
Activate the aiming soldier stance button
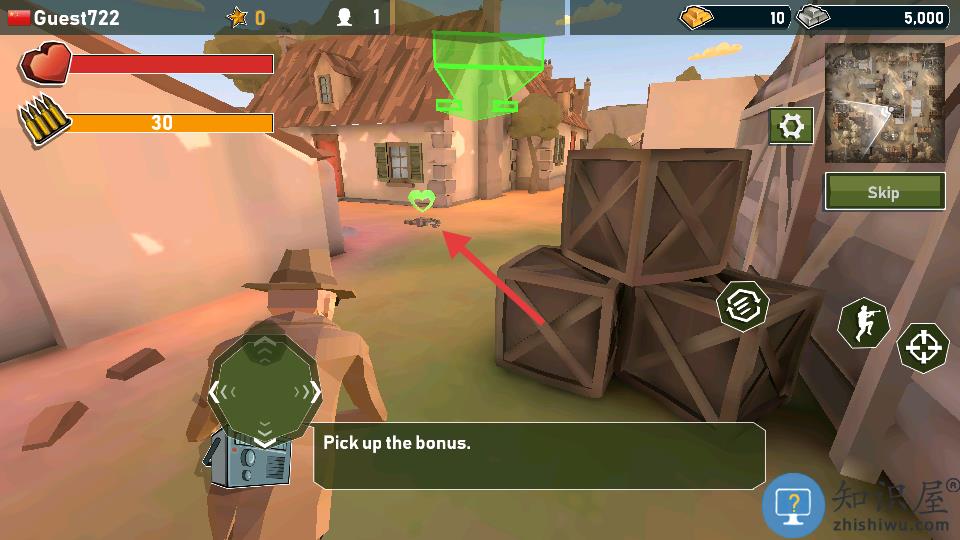[863, 323]
